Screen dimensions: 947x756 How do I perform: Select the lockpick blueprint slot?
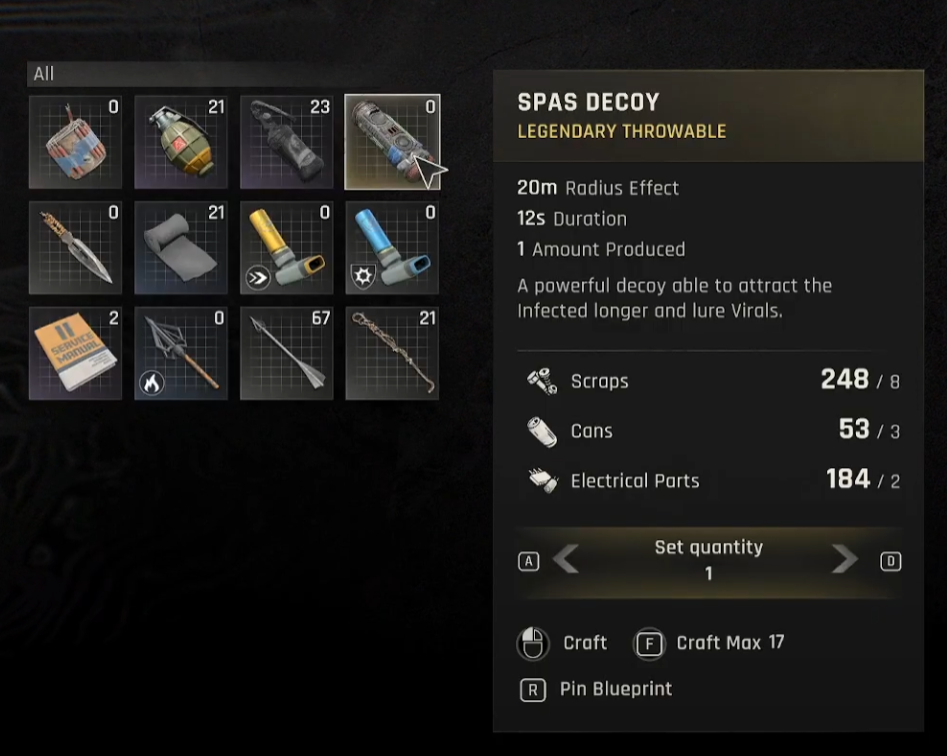click(392, 353)
